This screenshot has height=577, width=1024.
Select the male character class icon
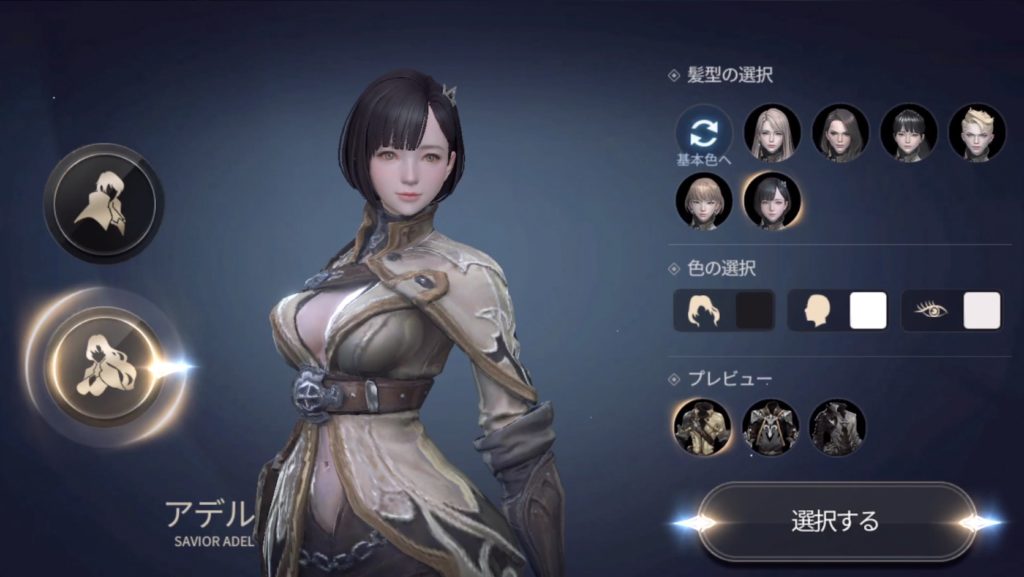pos(103,203)
